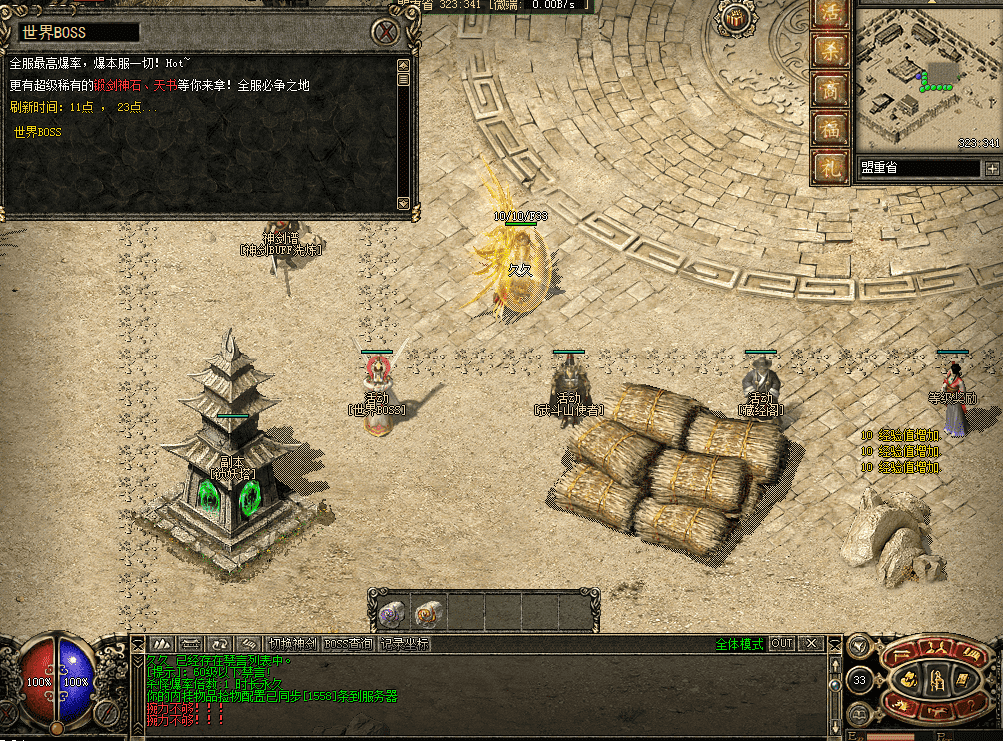Close the chat panel with X

point(813,644)
